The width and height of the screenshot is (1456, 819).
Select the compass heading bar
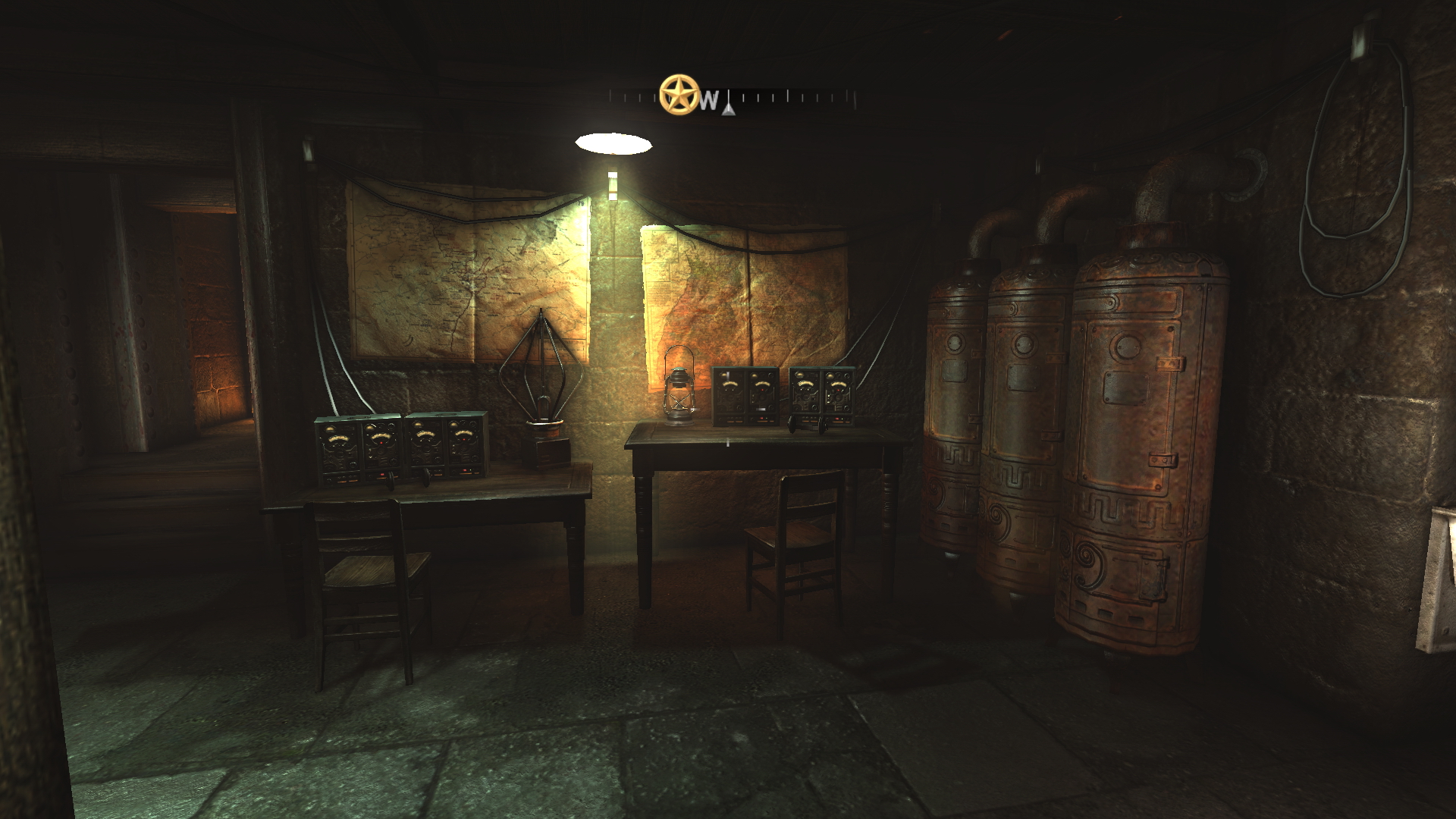click(781, 99)
